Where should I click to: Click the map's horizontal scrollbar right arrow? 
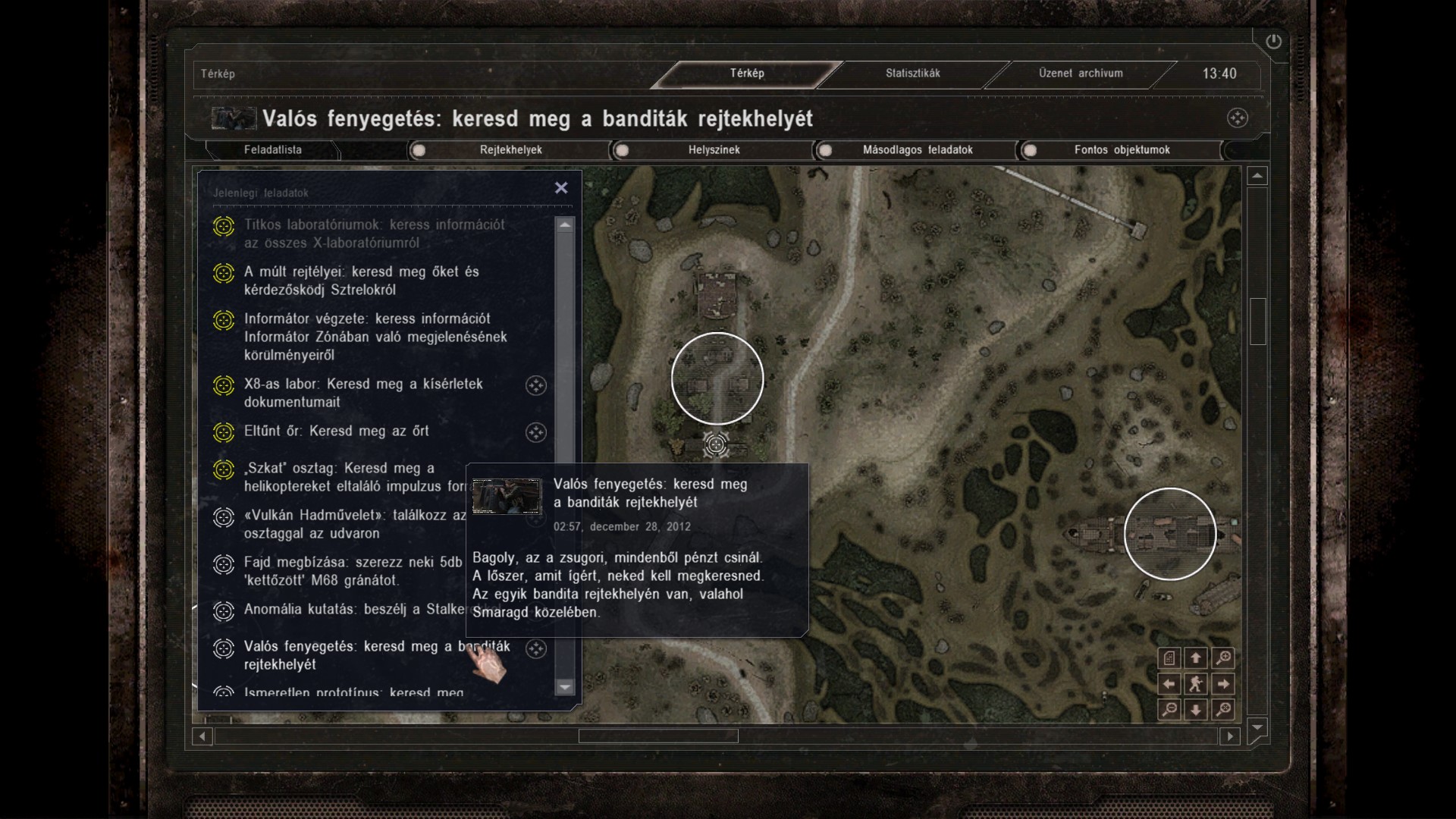(1230, 736)
